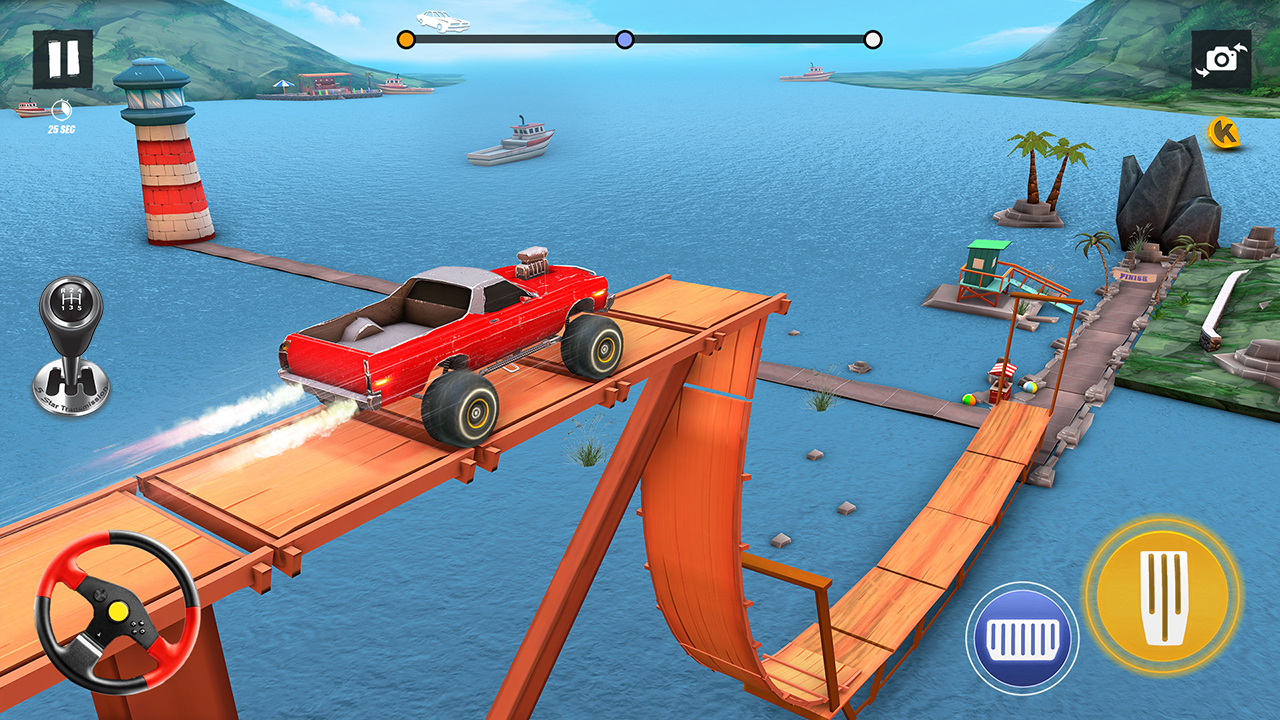Tap the white endpoint dot on the progress bar

(874, 39)
